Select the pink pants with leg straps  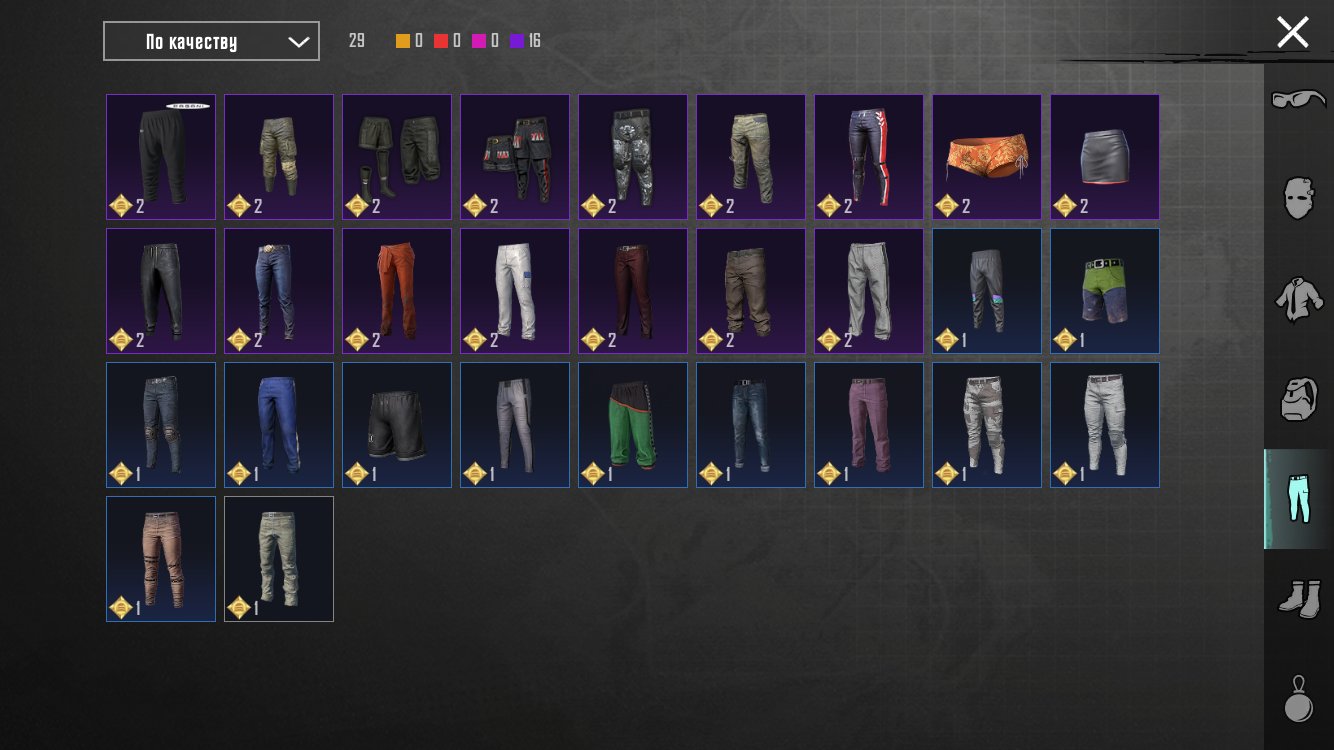point(161,559)
